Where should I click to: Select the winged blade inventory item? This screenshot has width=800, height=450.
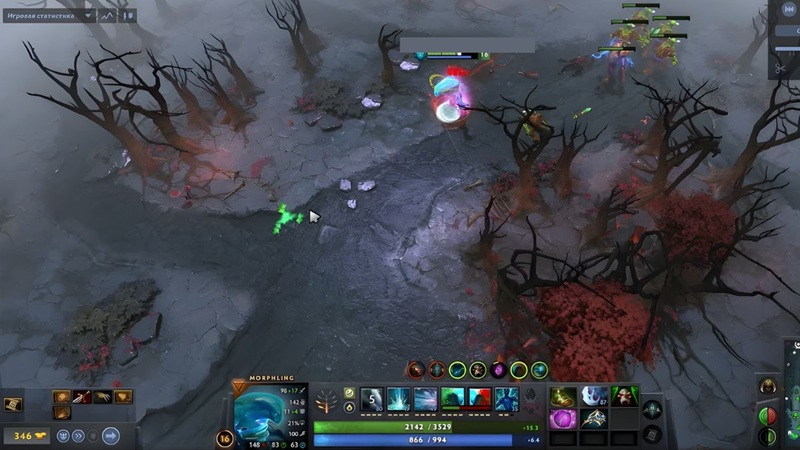(595, 419)
